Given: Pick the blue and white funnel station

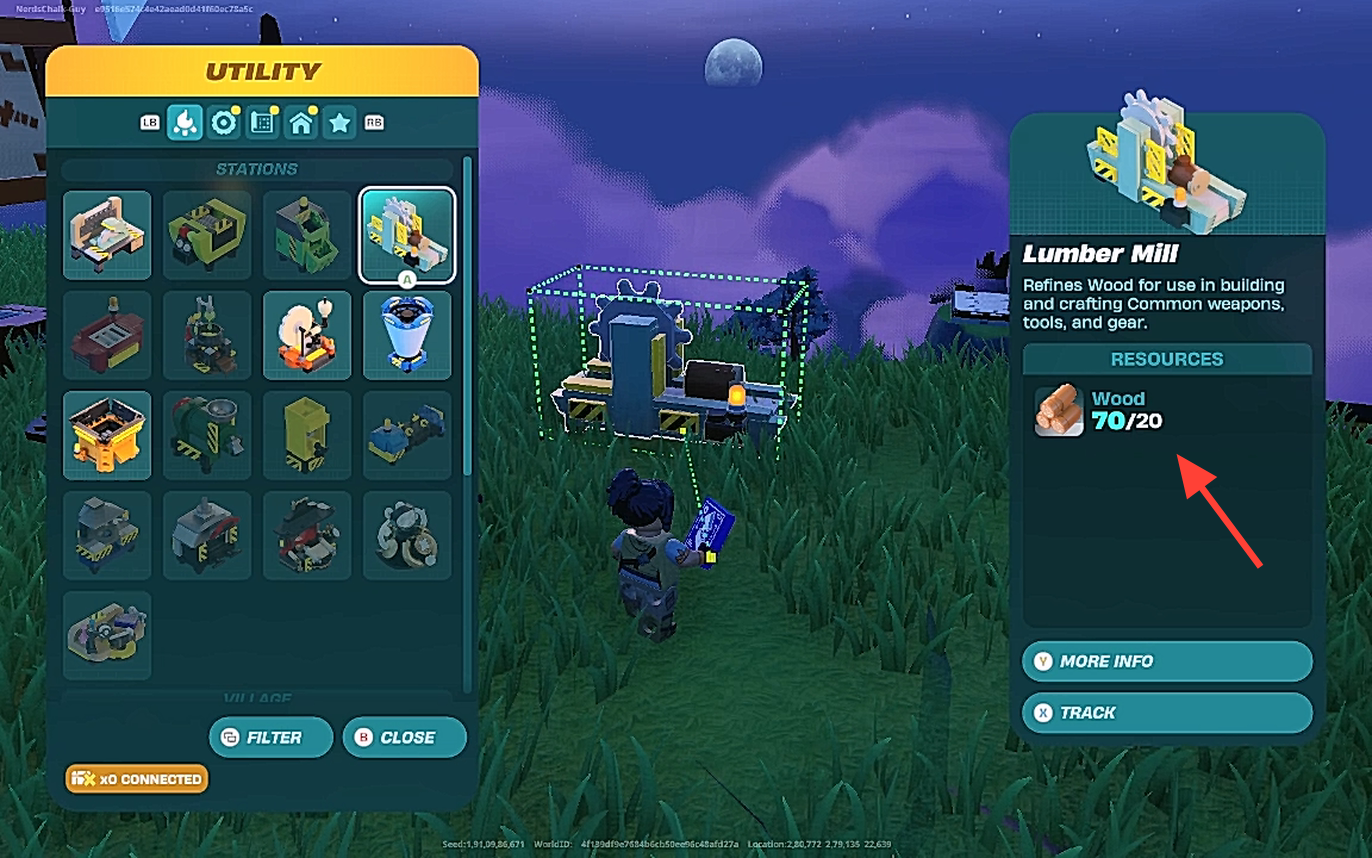Looking at the screenshot, I should (x=407, y=335).
